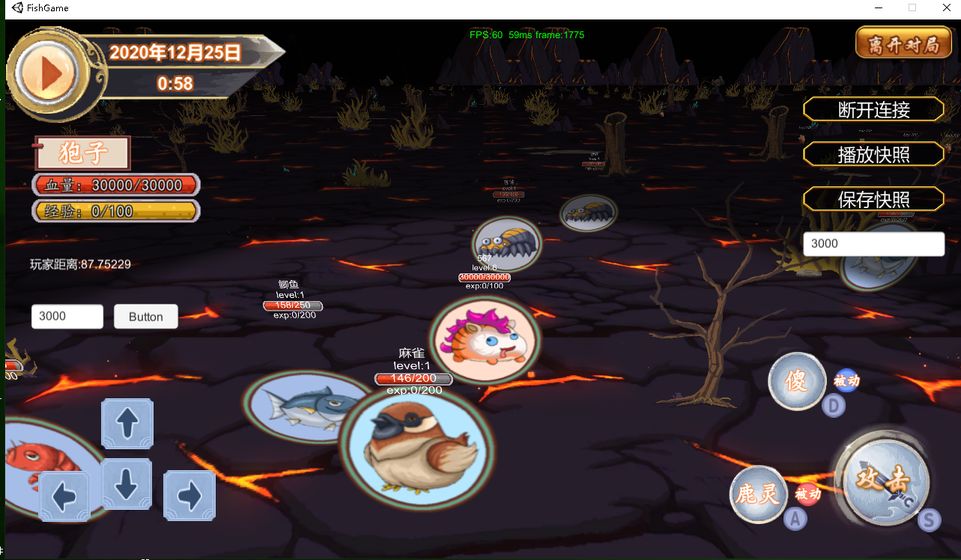Image resolution: width=961 pixels, height=560 pixels.
Task: Disconnect using the 断开连接 button
Action: click(873, 109)
